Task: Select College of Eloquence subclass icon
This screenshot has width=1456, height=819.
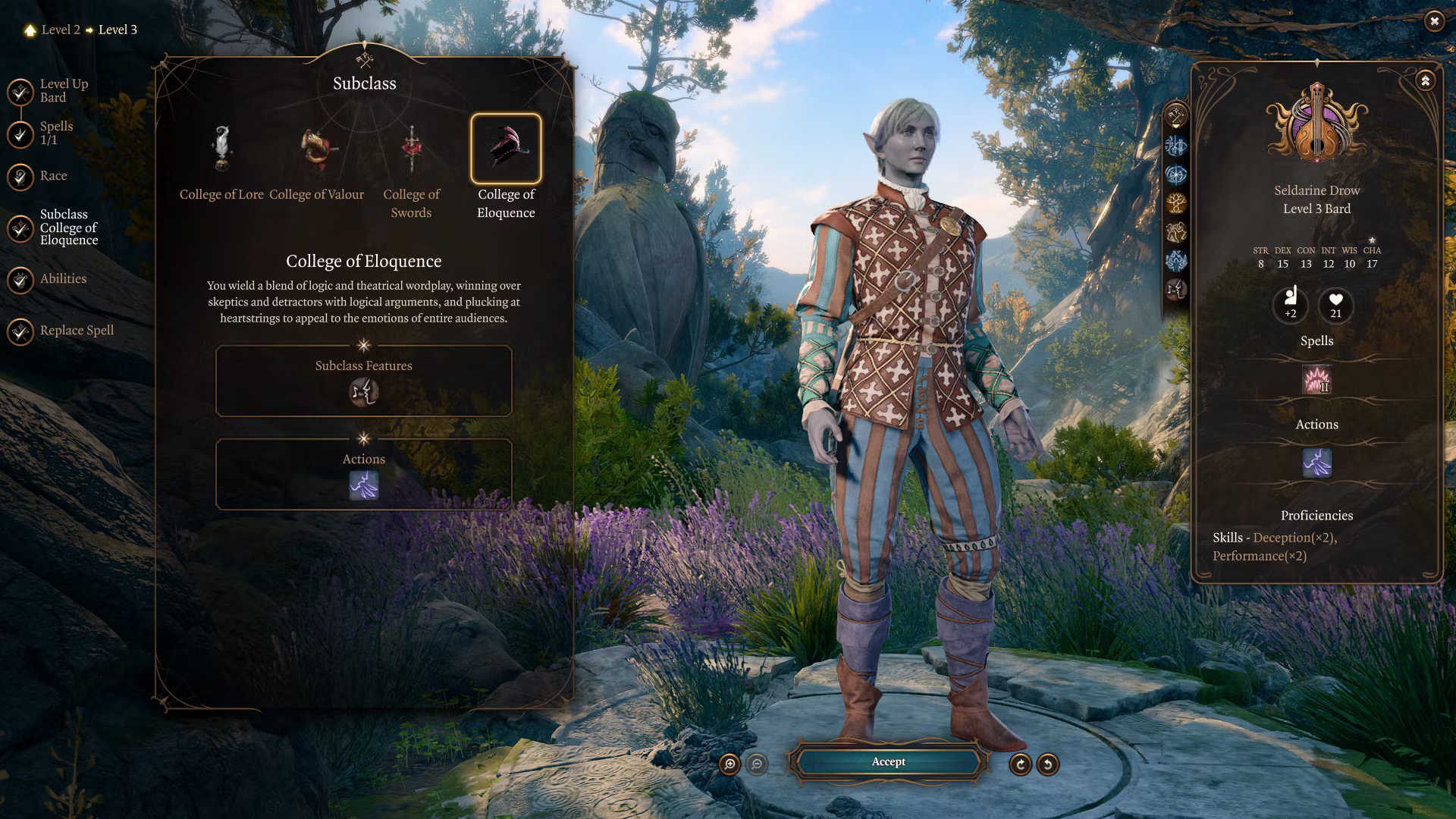Action: coord(506,149)
